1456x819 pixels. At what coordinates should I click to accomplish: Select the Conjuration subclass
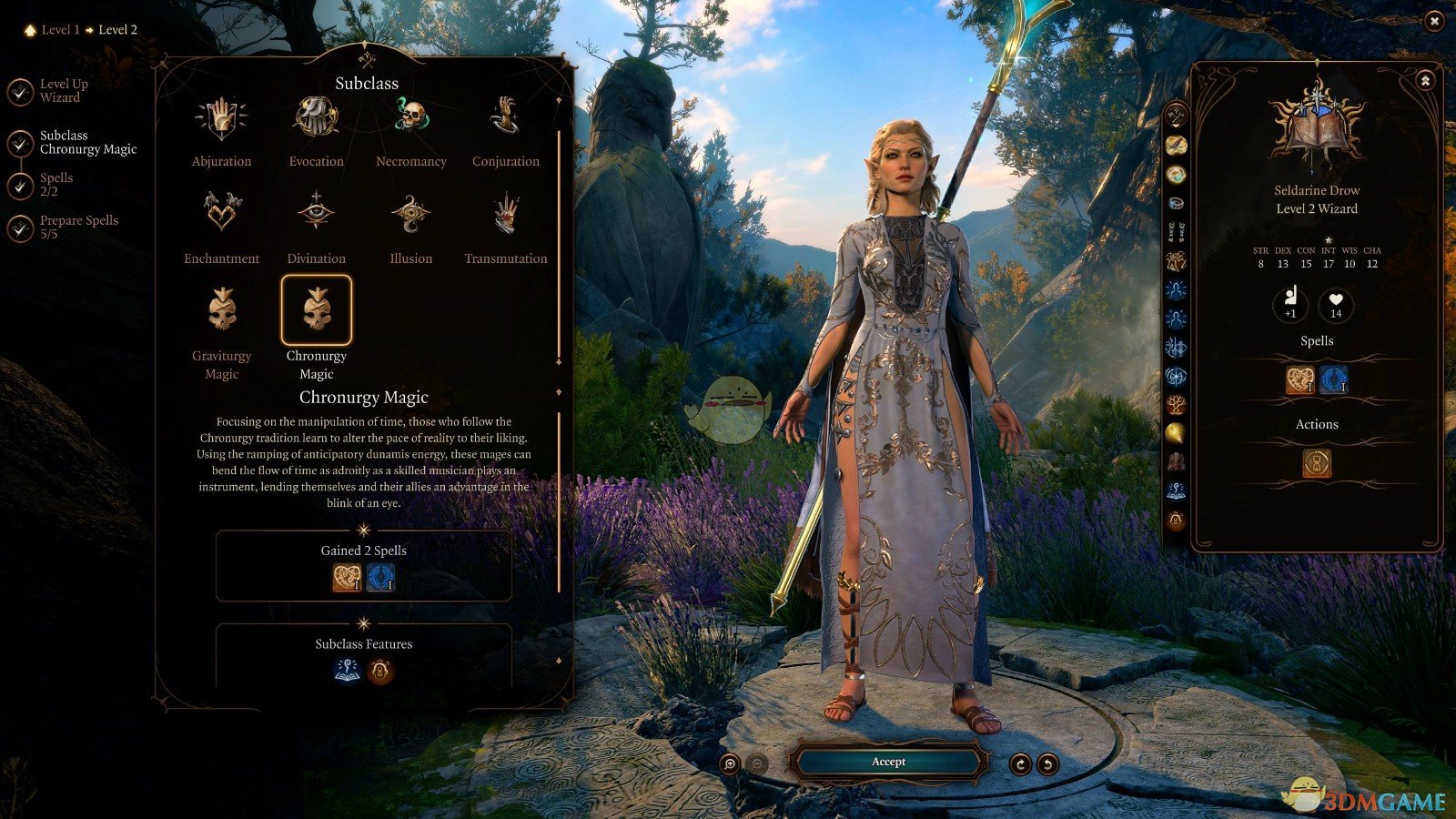[x=506, y=120]
